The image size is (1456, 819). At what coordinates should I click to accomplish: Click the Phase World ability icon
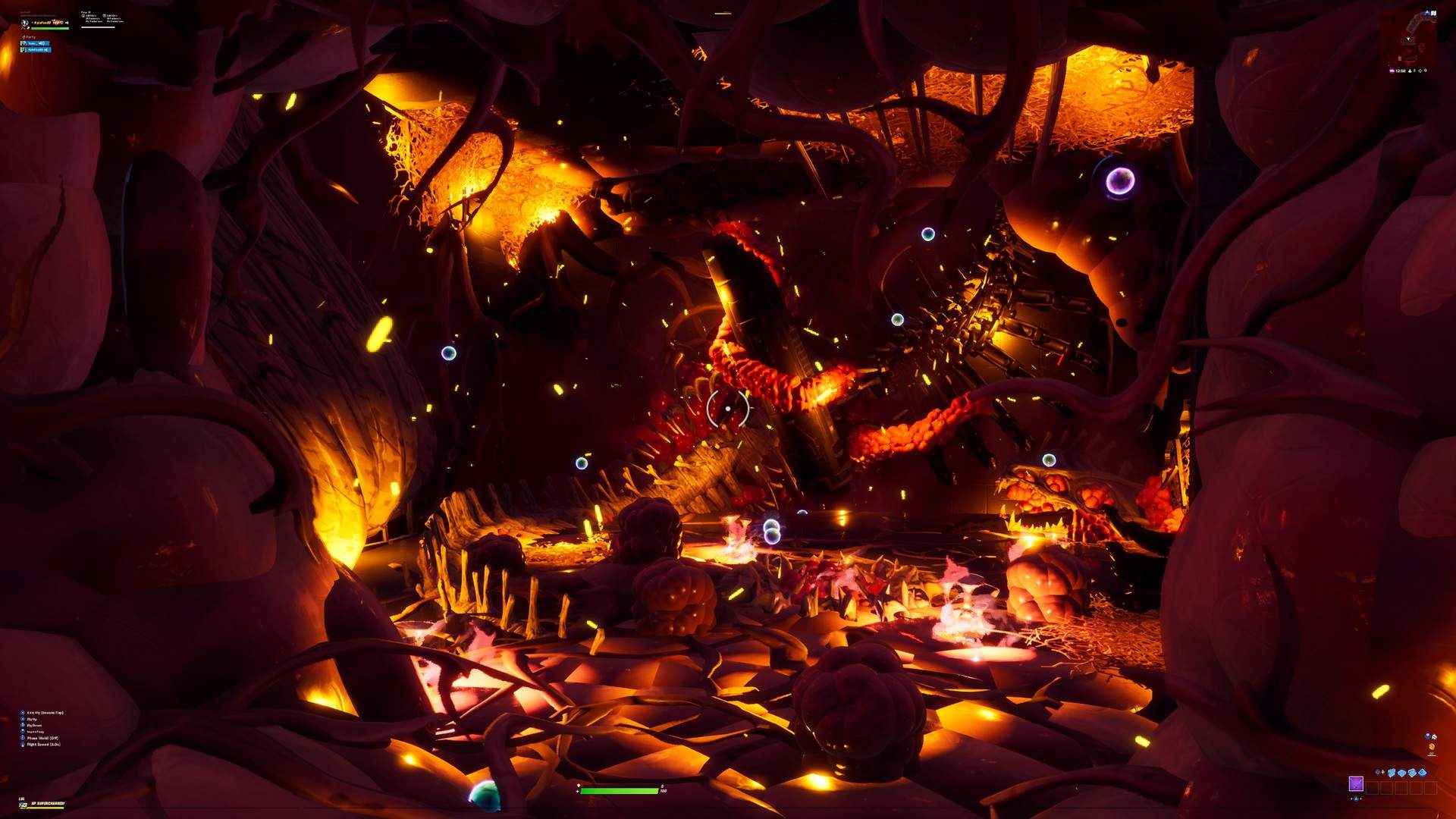click(x=23, y=739)
